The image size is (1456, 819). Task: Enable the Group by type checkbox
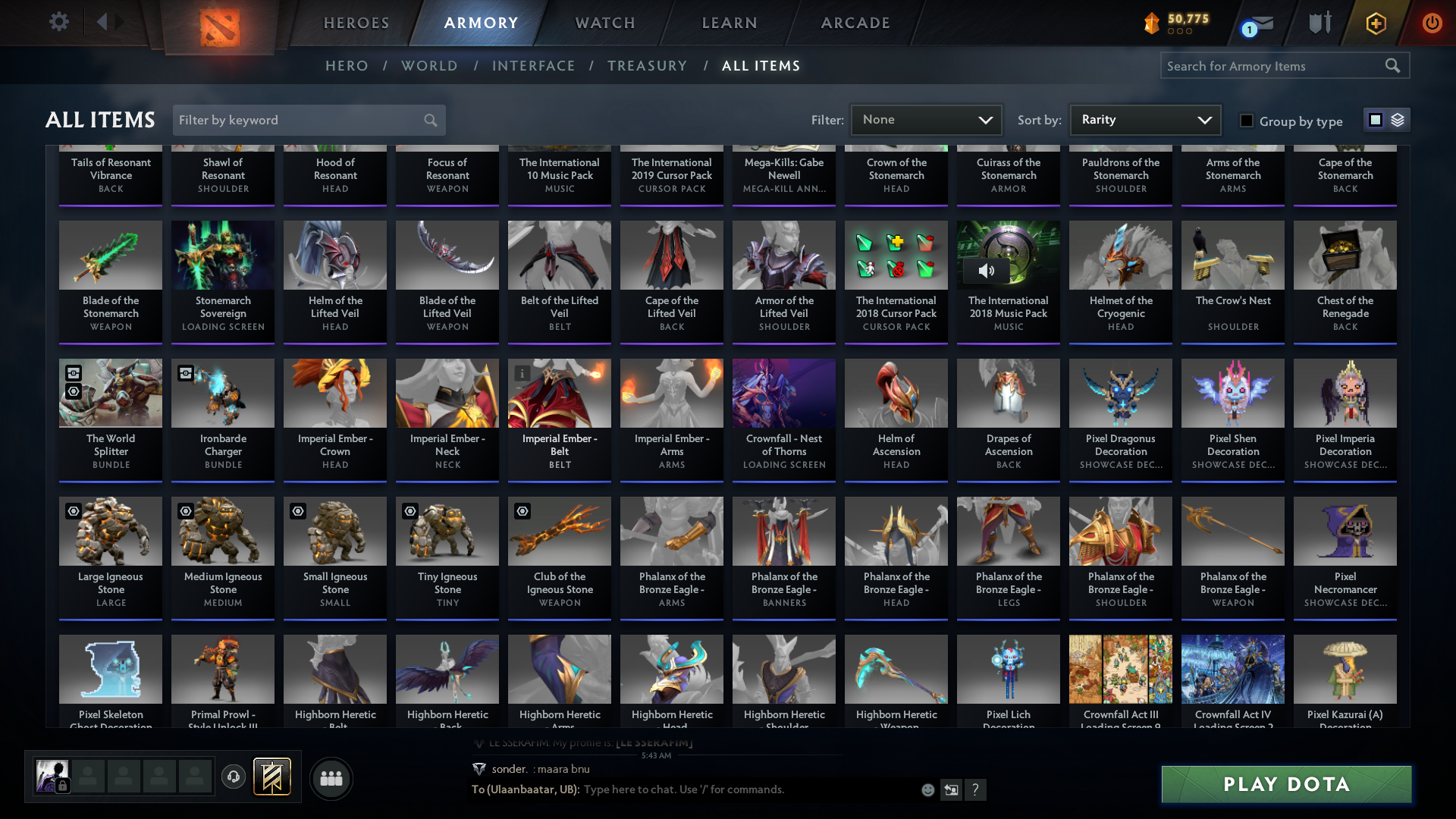click(1246, 121)
